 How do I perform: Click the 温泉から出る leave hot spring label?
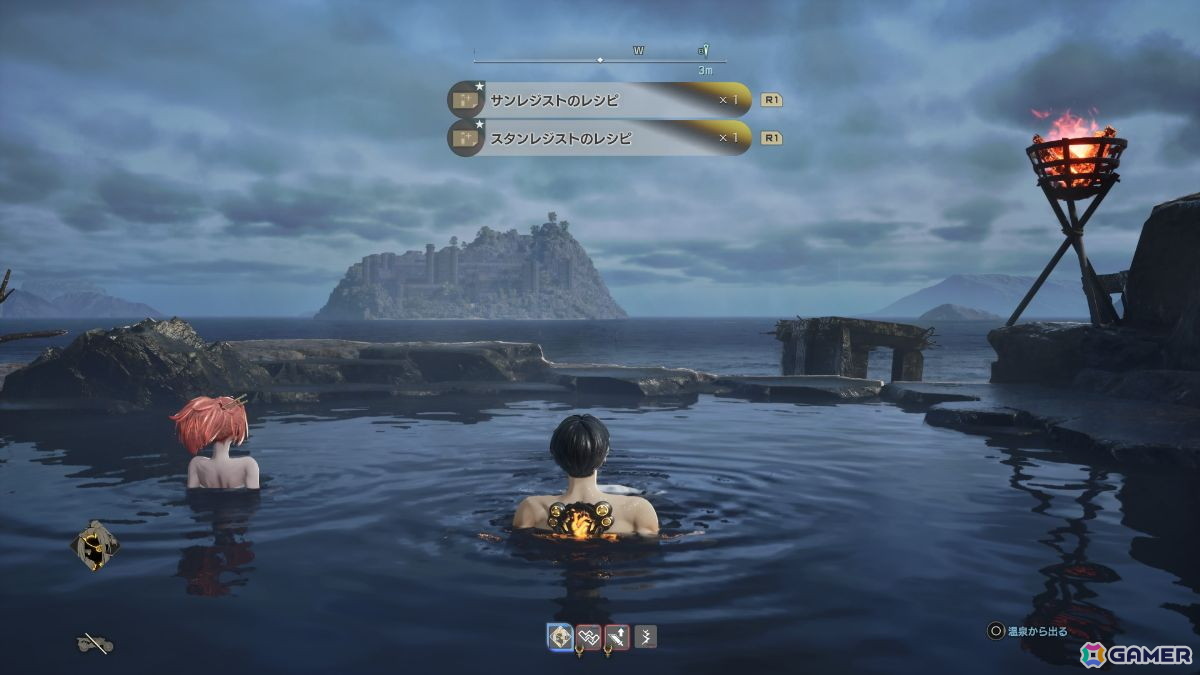coord(1036,631)
